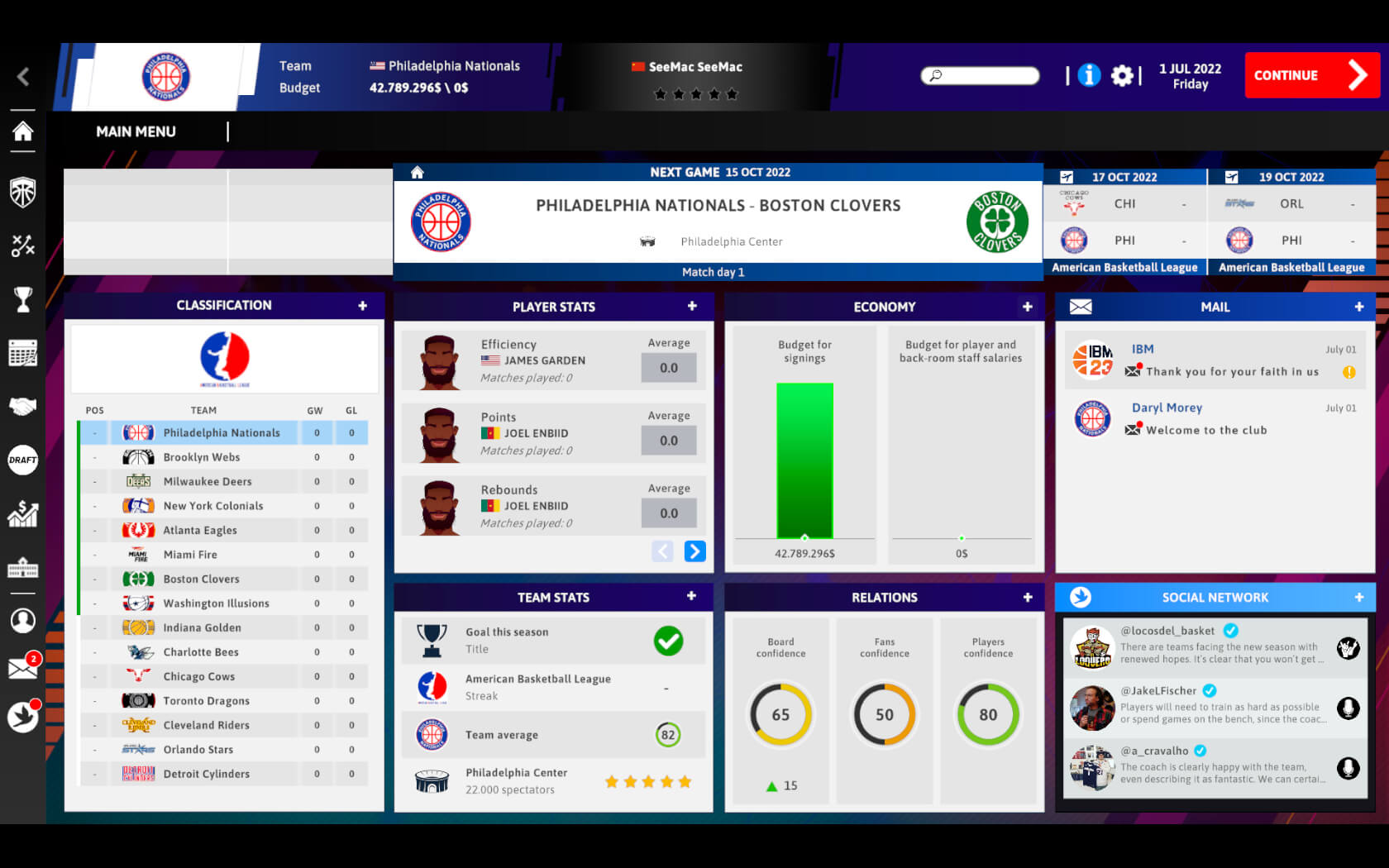
Task: Open the calendar icon in sidebar
Action: [x=23, y=353]
